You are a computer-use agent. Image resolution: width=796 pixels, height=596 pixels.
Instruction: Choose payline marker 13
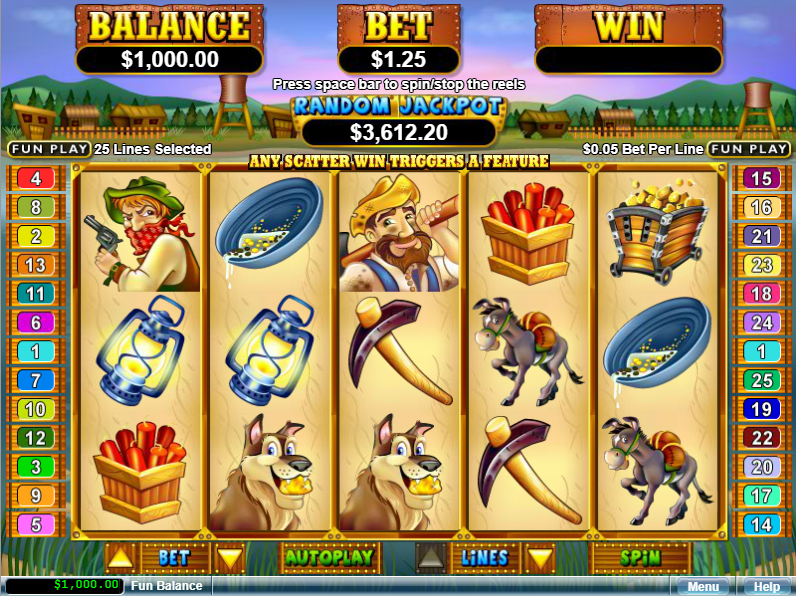pyautogui.click(x=36, y=265)
